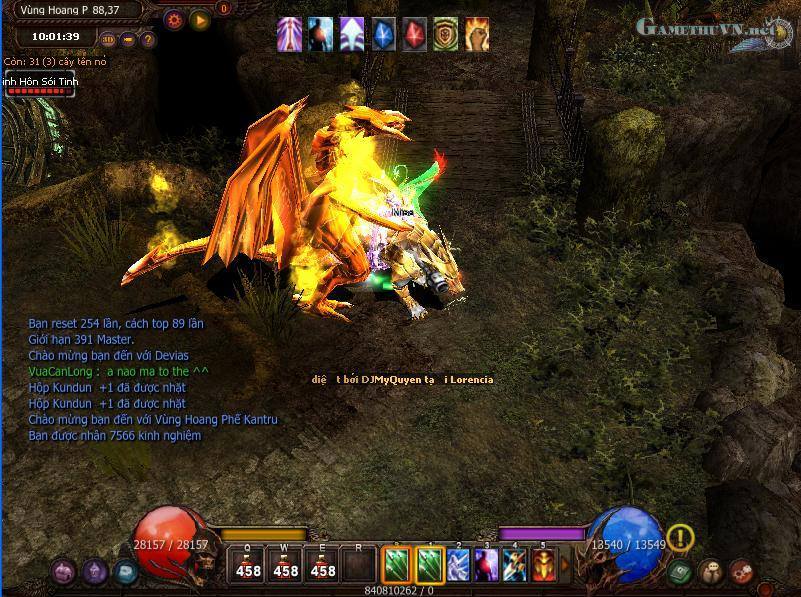The width and height of the screenshot is (801, 597).
Task: Activate skill slot 3 red figure skill
Action: pos(487,565)
